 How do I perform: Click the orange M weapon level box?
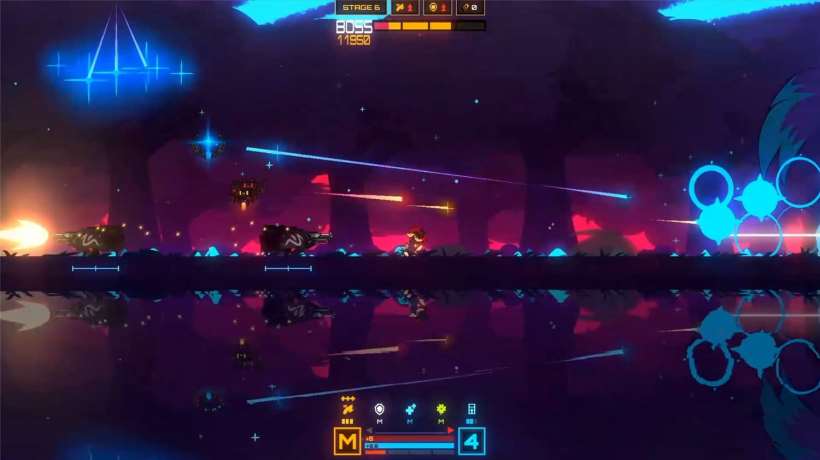tap(347, 441)
